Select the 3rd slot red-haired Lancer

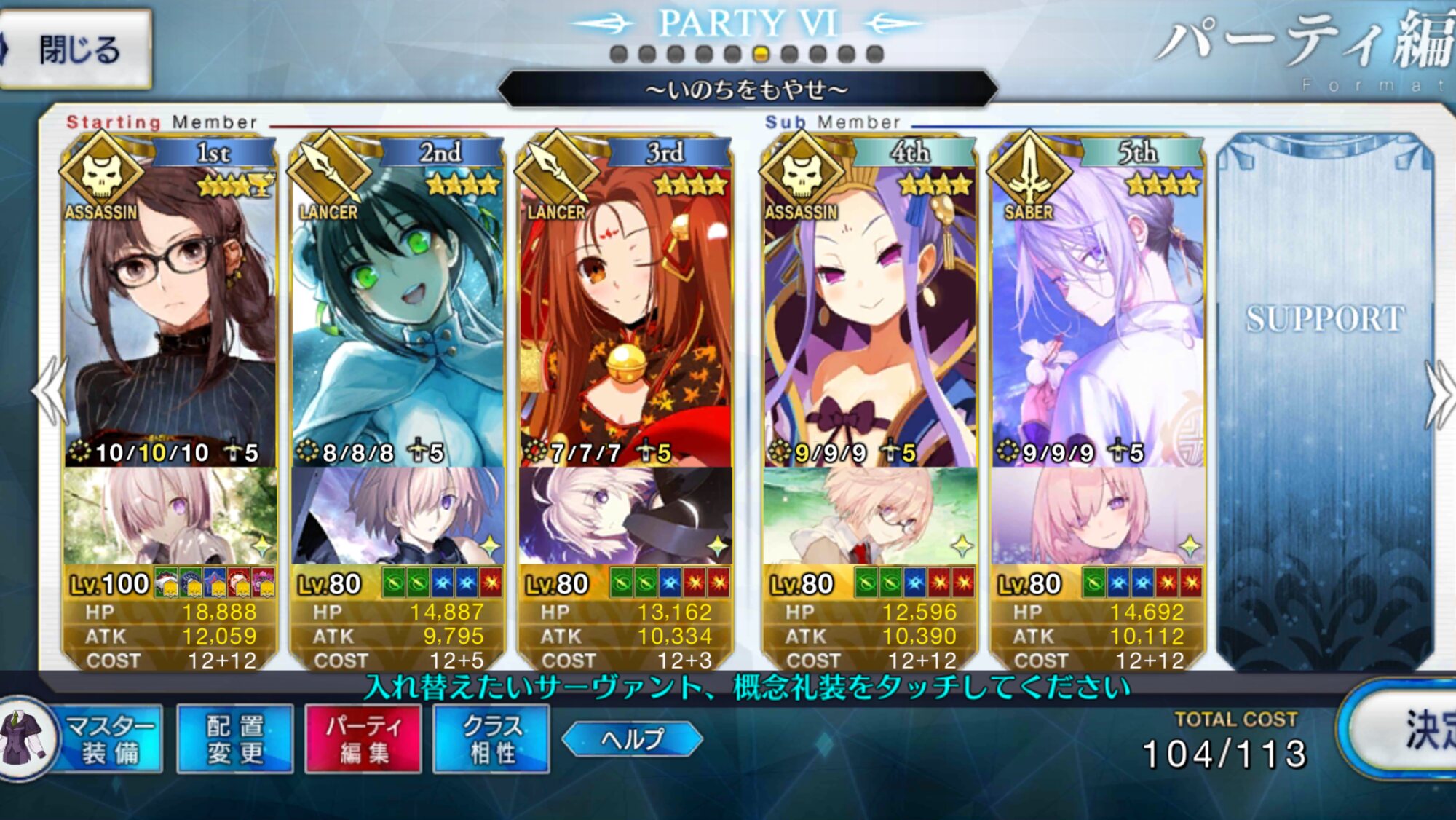[625, 313]
